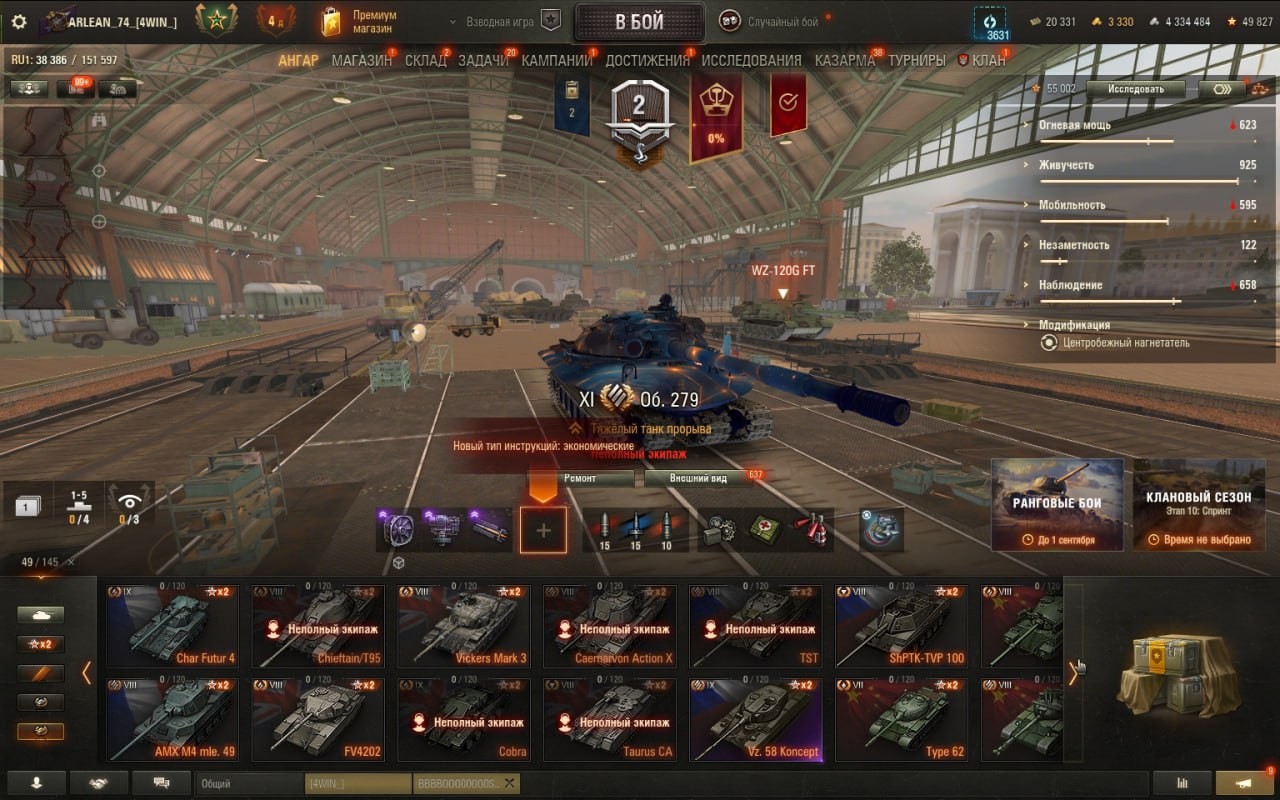Open the РАНГОВЫЕ БОИ banner
Viewport: 1280px width, 800px height.
[1057, 505]
